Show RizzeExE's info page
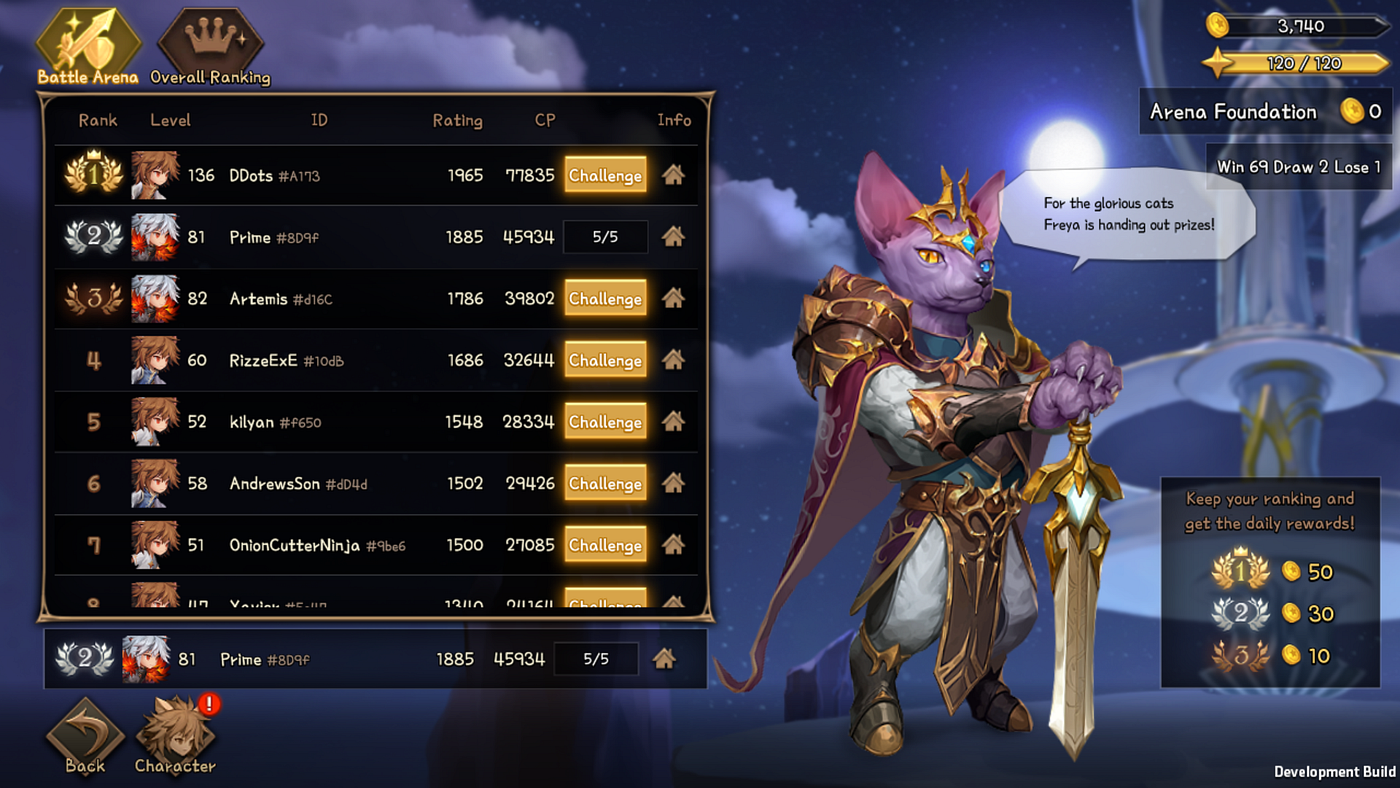 point(673,360)
